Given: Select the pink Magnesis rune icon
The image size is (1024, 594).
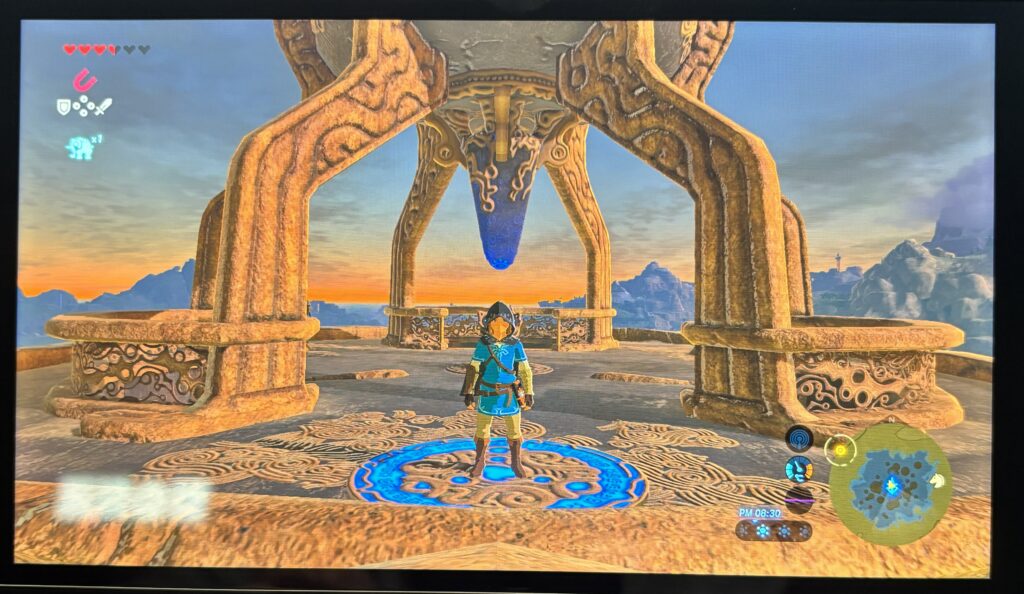Looking at the screenshot, I should point(83,79).
